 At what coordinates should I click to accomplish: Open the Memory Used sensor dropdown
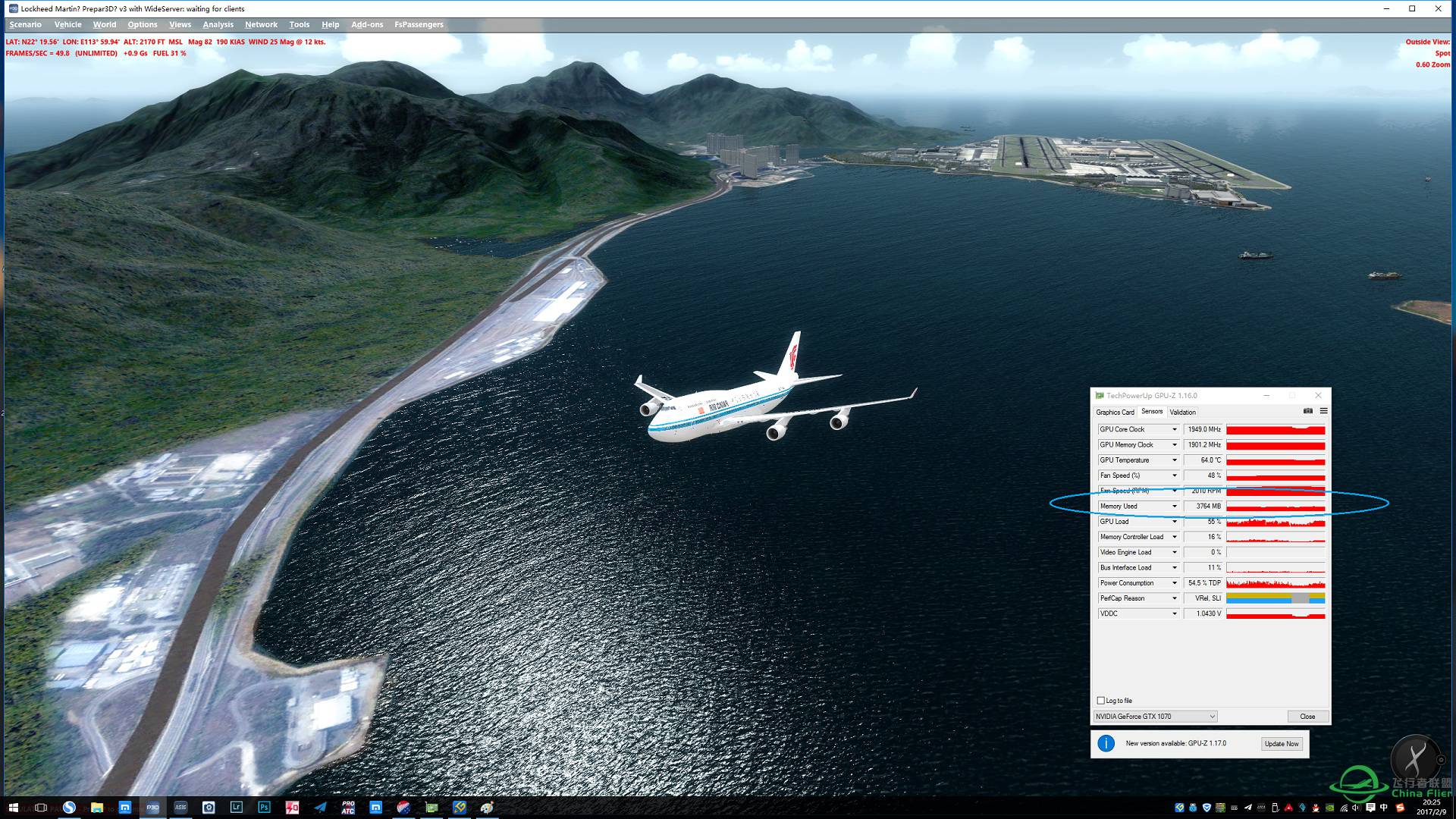point(1175,507)
